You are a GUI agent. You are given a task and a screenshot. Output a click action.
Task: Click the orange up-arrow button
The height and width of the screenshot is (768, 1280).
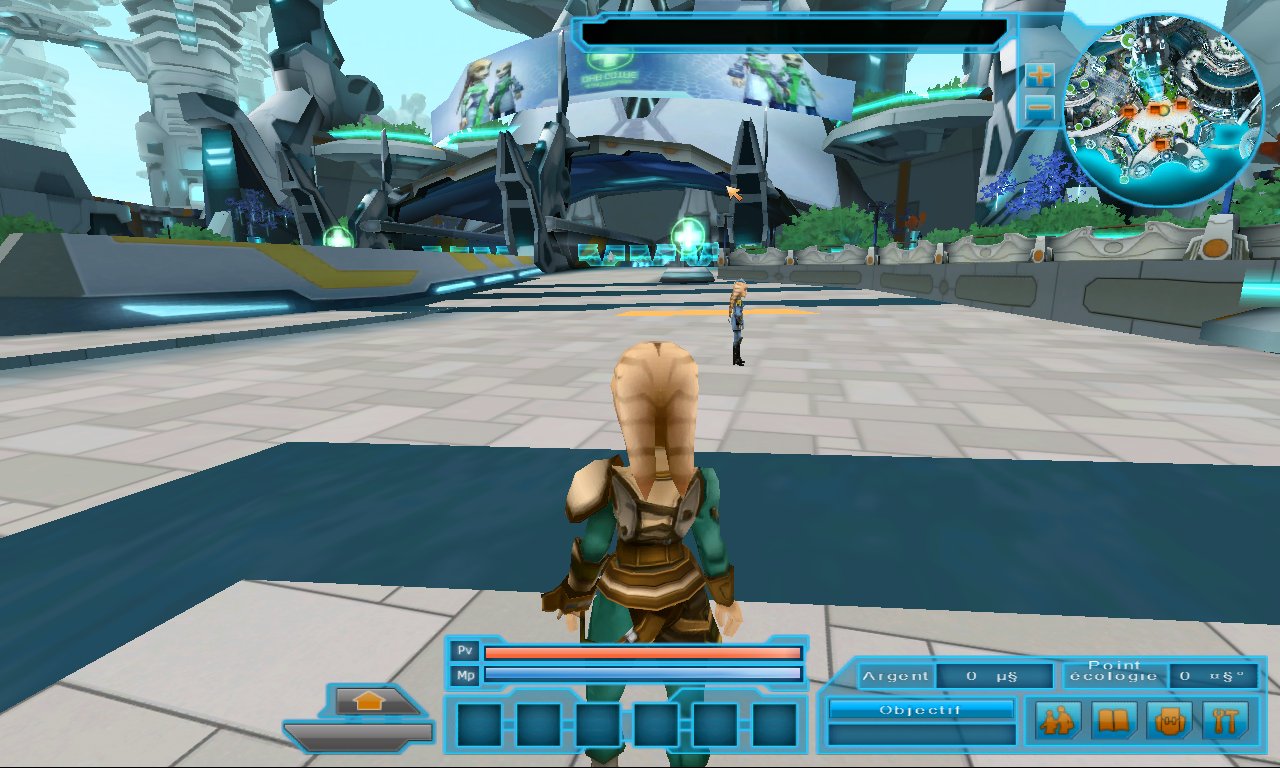pos(369,701)
